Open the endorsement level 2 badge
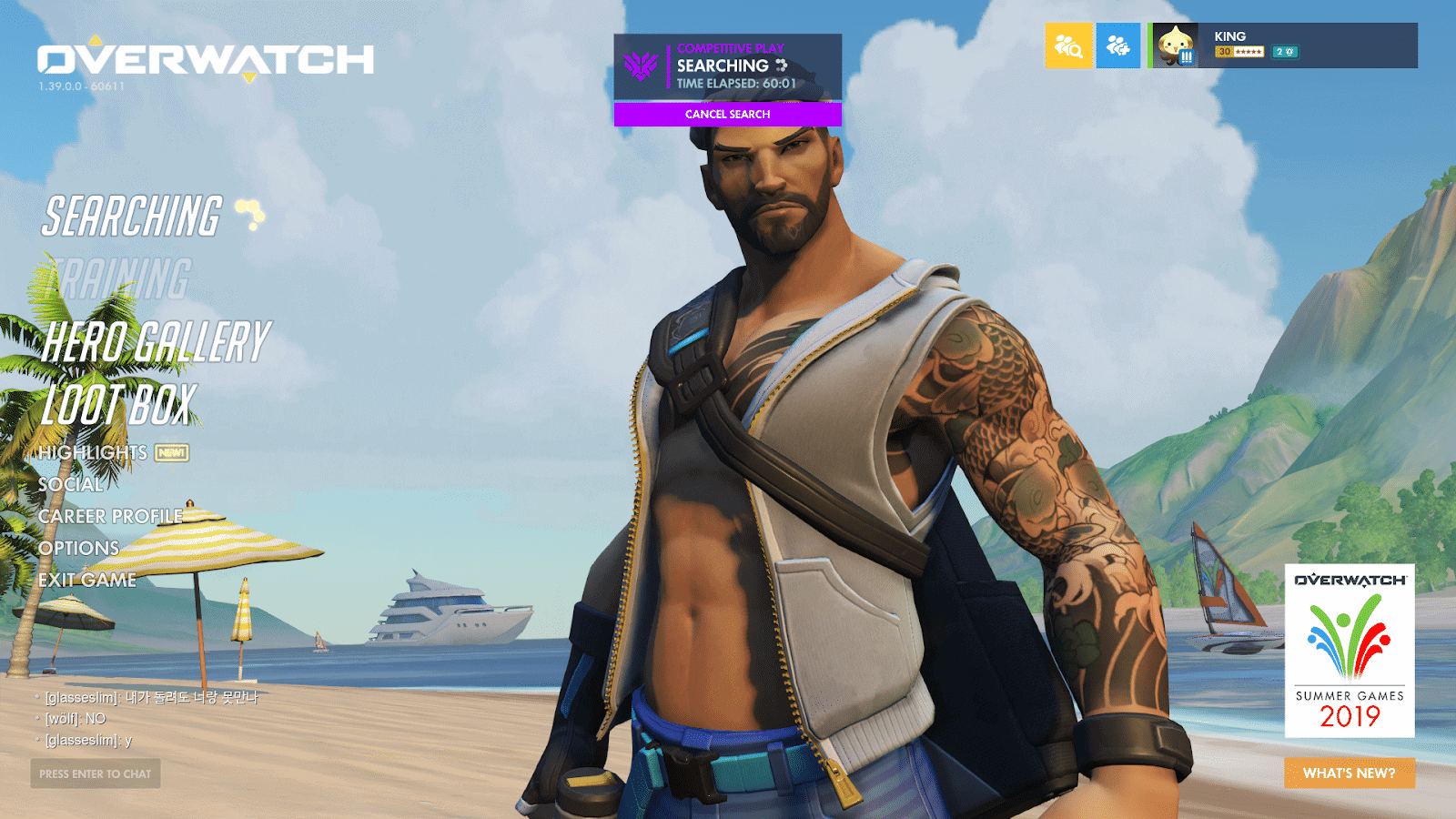The image size is (1456, 819). [1285, 54]
